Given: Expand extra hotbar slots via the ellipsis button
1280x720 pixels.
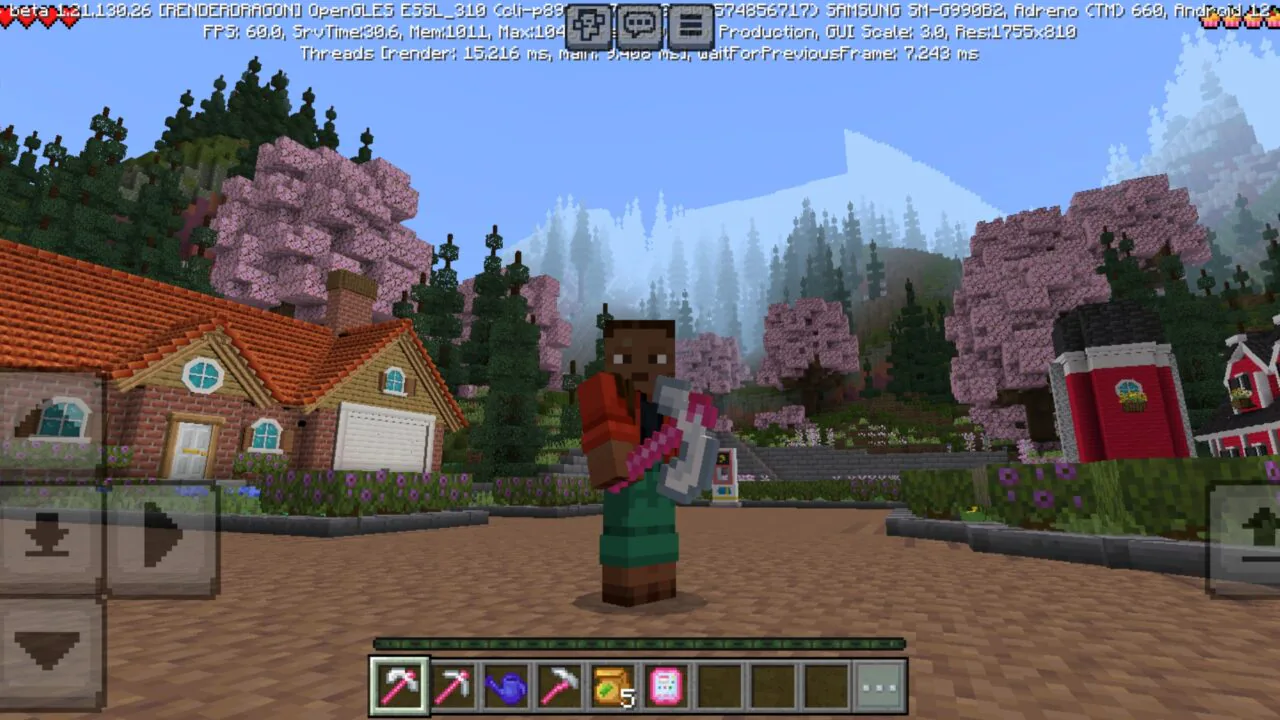Looking at the screenshot, I should 879,684.
